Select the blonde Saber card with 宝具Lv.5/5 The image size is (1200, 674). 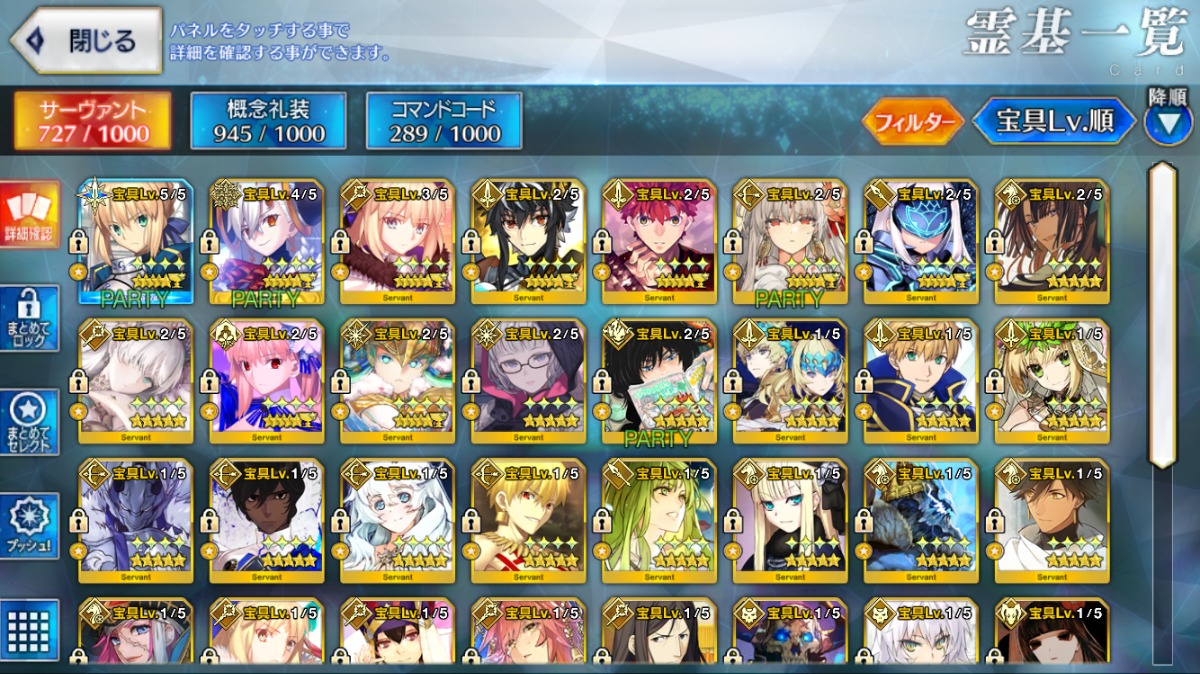point(136,240)
